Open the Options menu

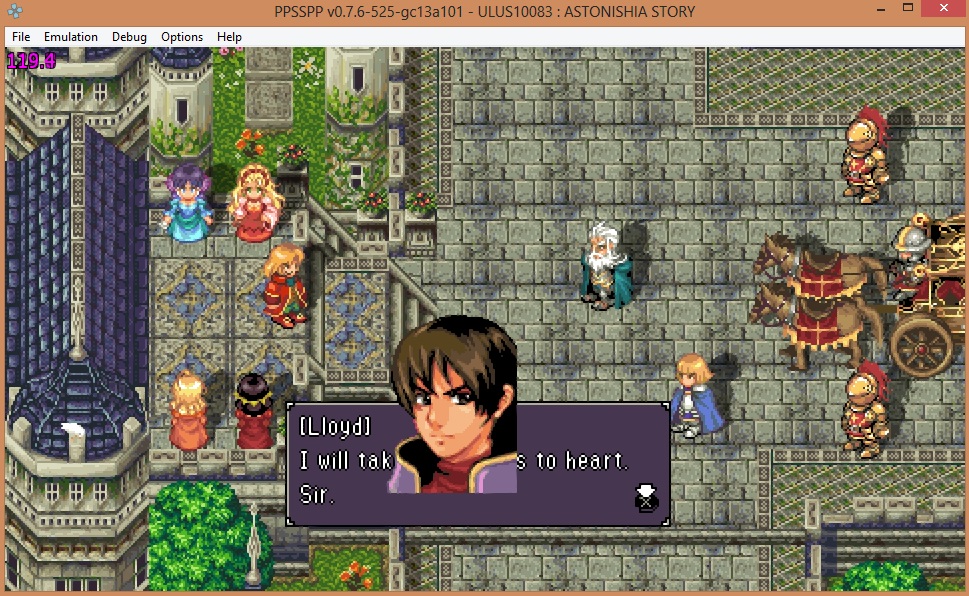(x=182, y=37)
